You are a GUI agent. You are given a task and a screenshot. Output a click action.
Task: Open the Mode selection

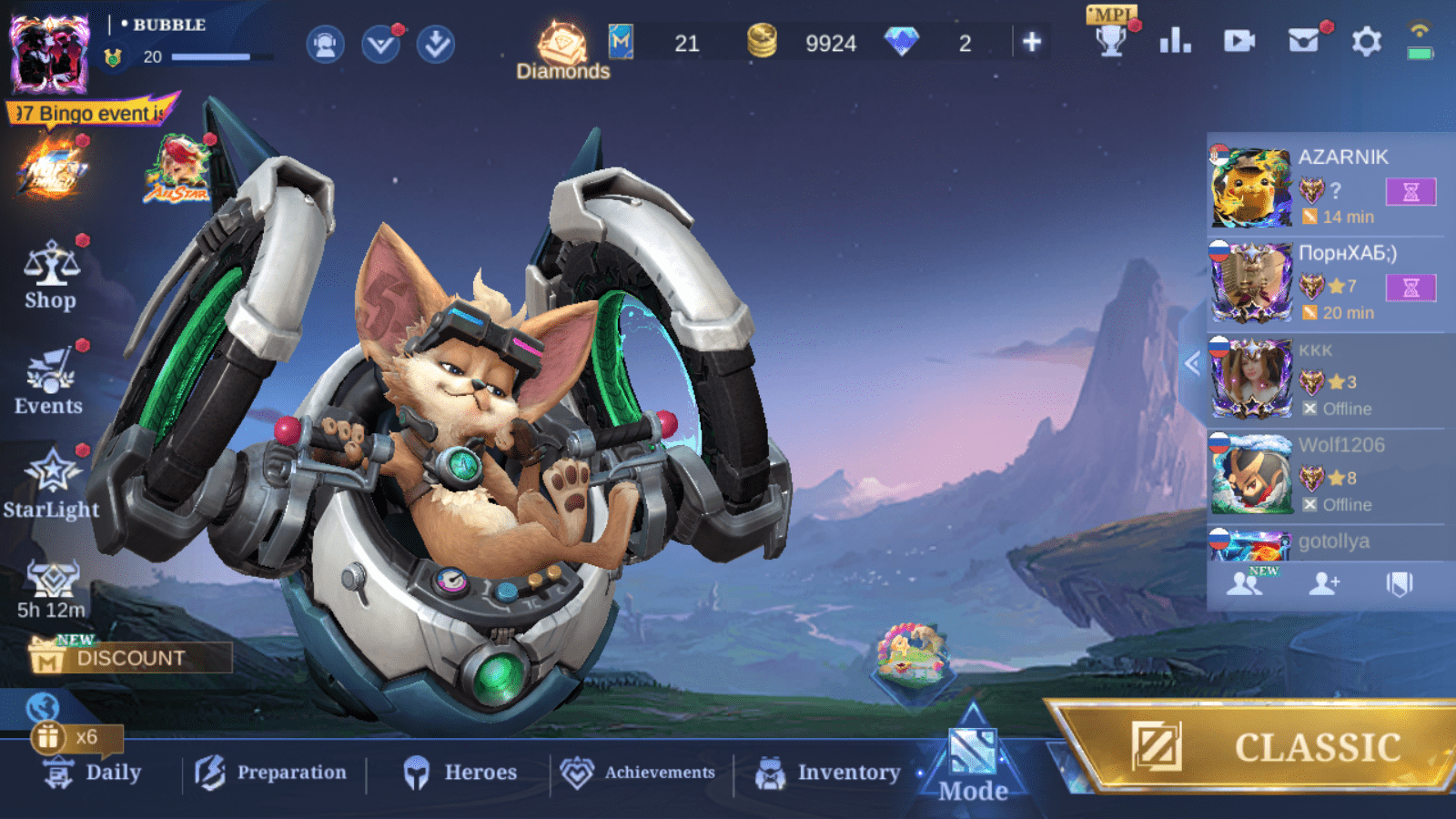(973, 766)
